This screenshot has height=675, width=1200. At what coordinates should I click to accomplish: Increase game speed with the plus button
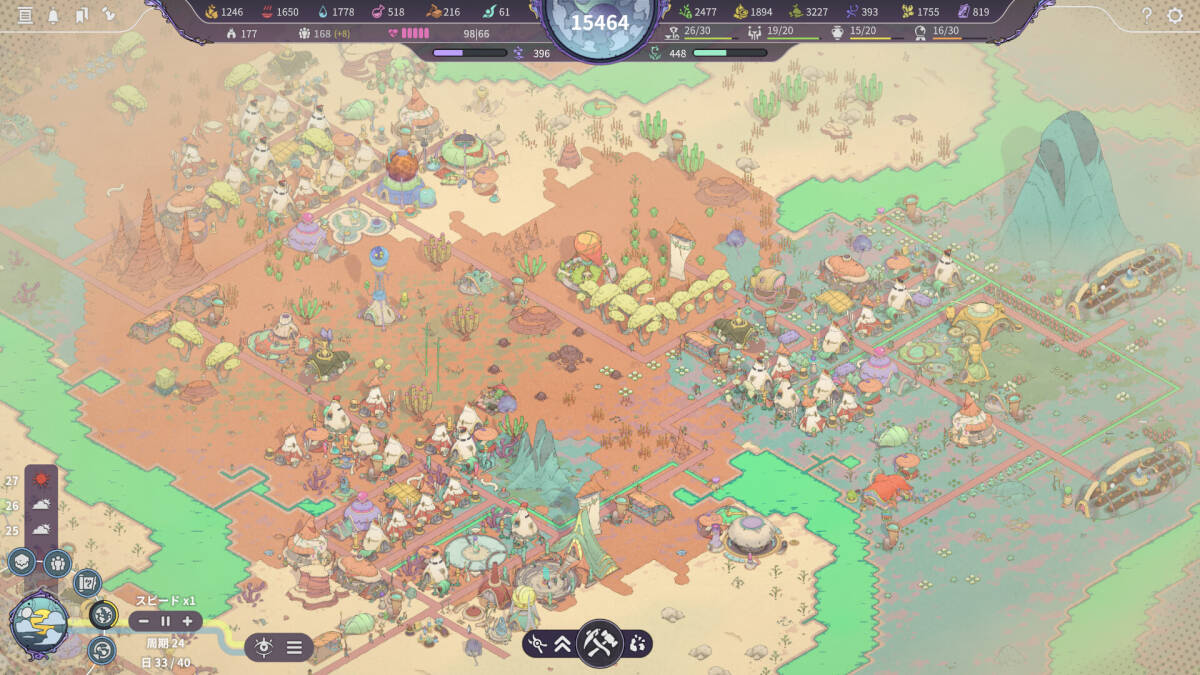click(x=187, y=621)
